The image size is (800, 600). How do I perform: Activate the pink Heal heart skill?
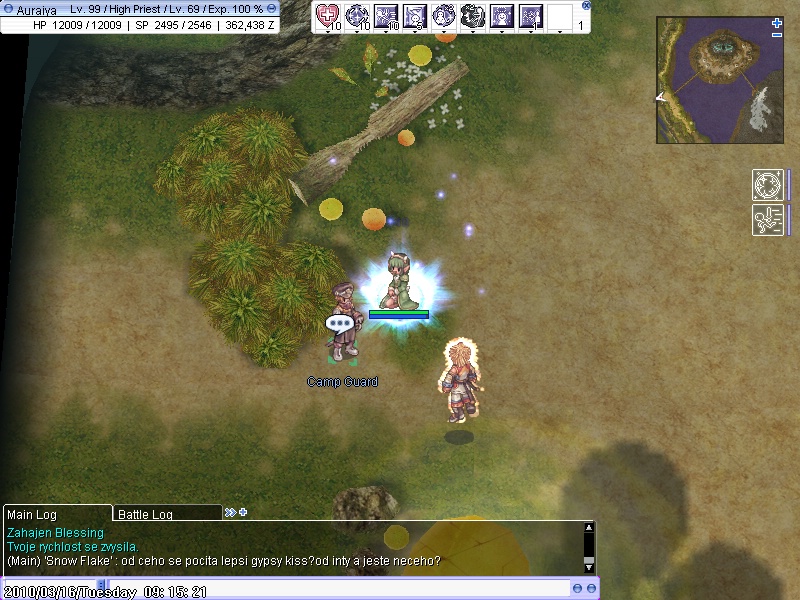point(327,15)
